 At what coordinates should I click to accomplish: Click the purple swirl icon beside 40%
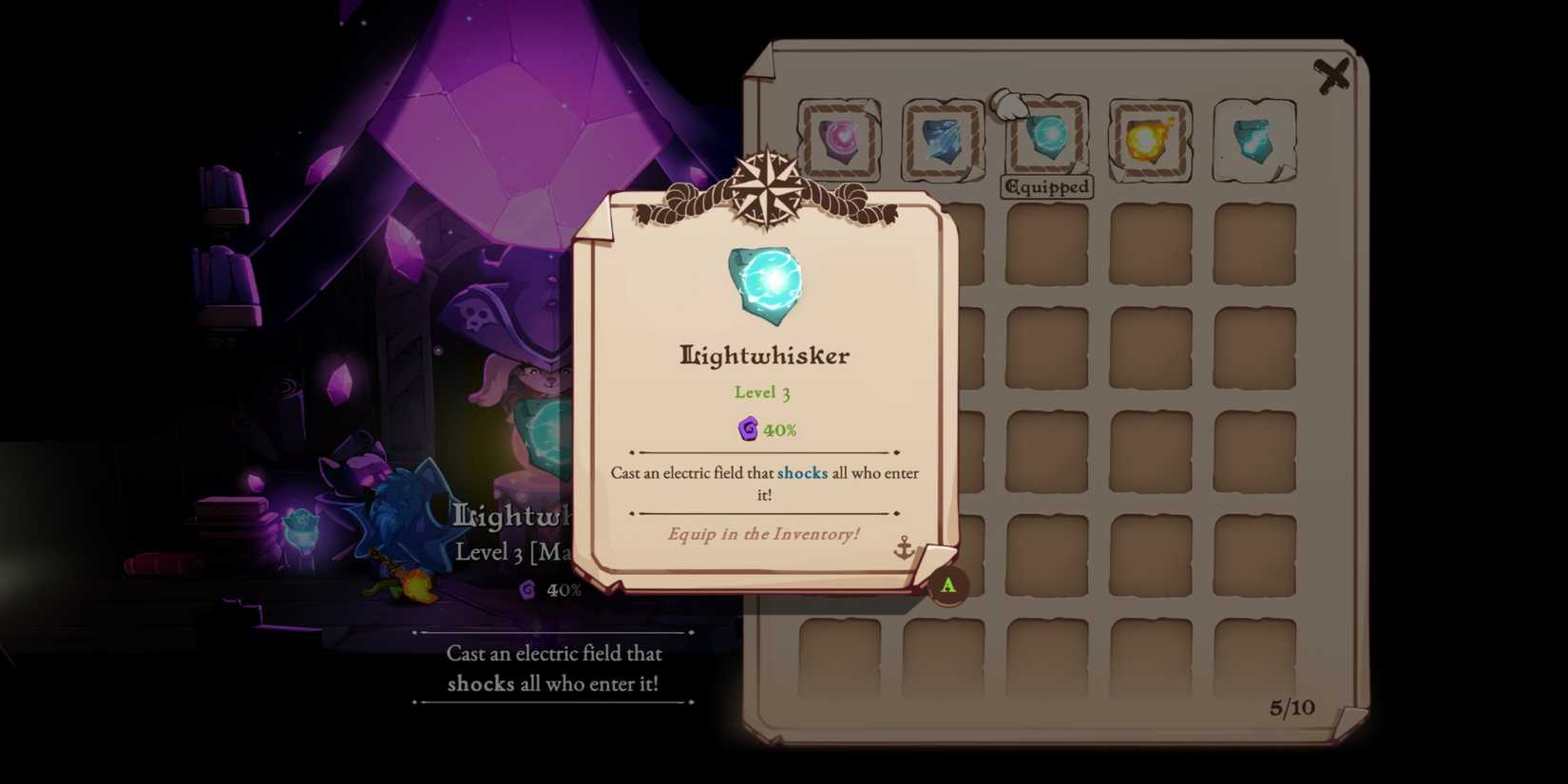pyautogui.click(x=748, y=430)
